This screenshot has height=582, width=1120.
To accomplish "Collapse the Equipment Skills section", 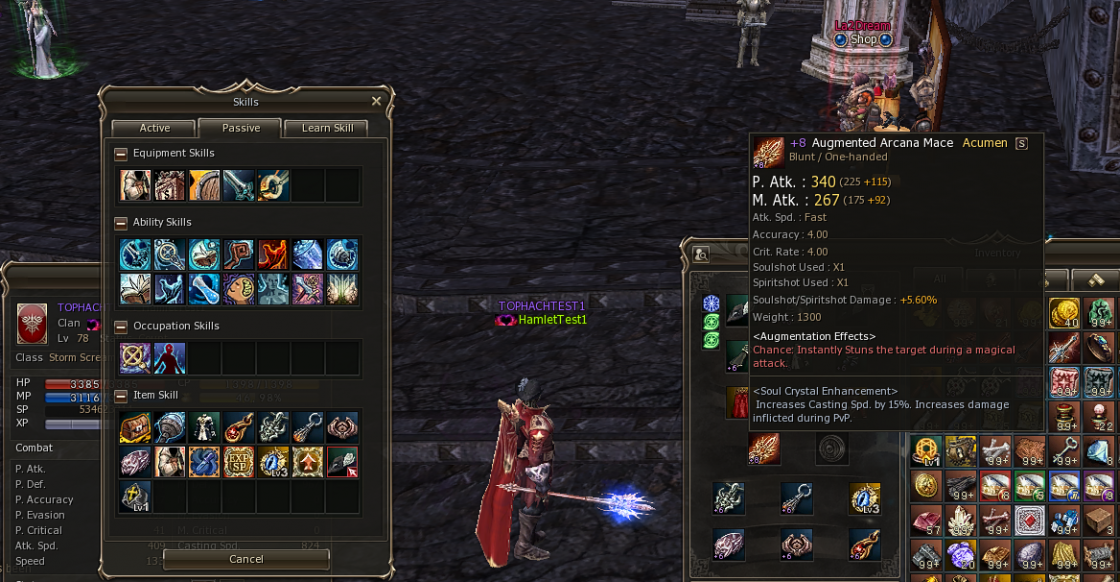I will click(121, 154).
